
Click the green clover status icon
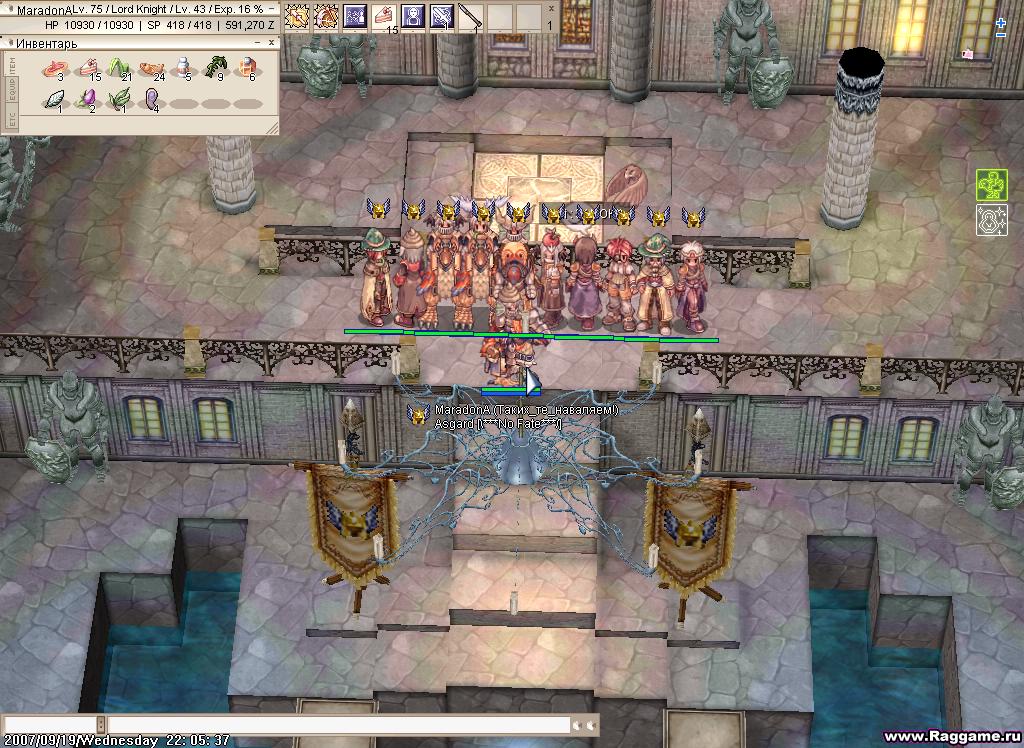click(991, 185)
